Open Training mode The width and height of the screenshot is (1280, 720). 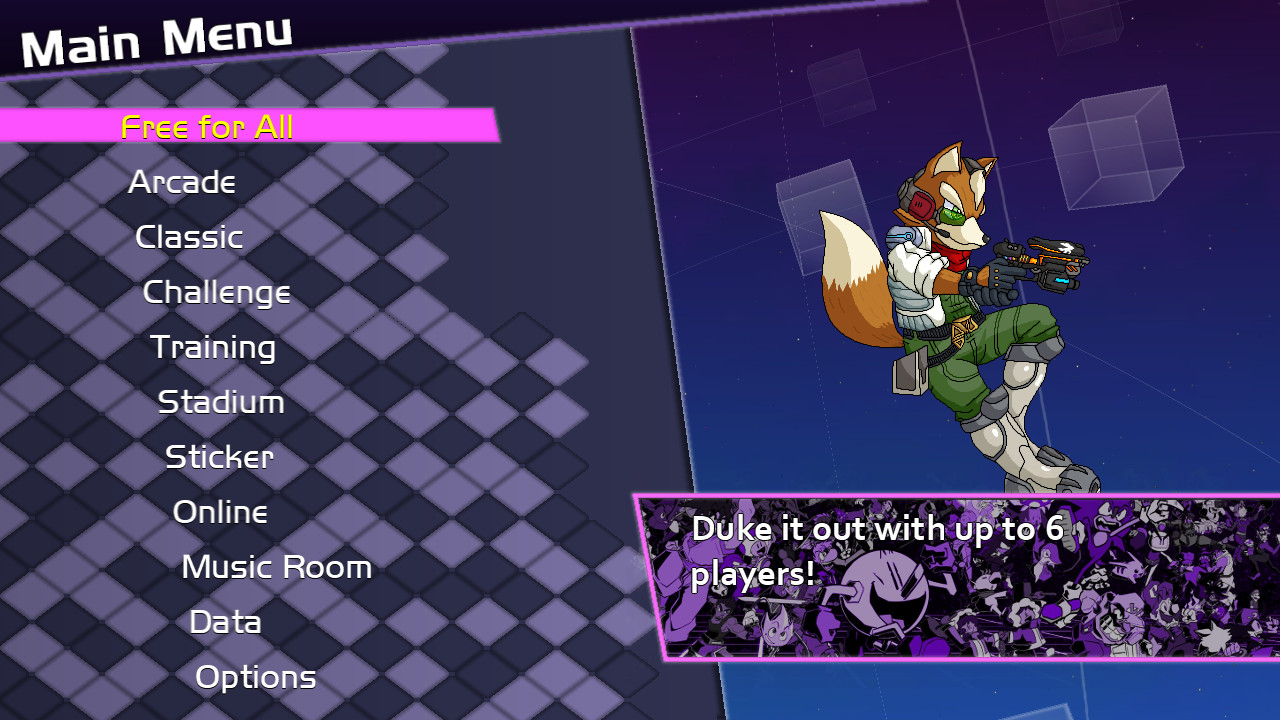(212, 347)
